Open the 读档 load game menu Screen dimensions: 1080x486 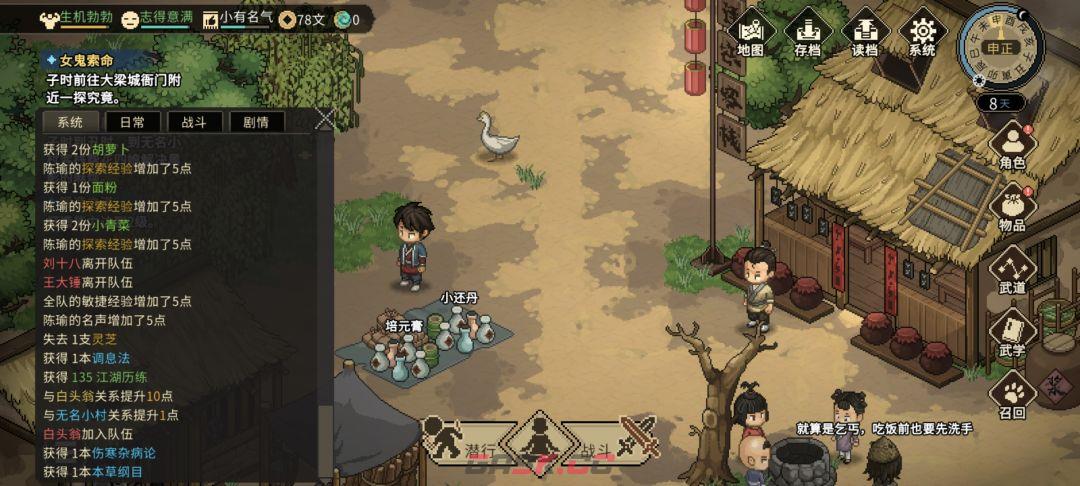[865, 34]
